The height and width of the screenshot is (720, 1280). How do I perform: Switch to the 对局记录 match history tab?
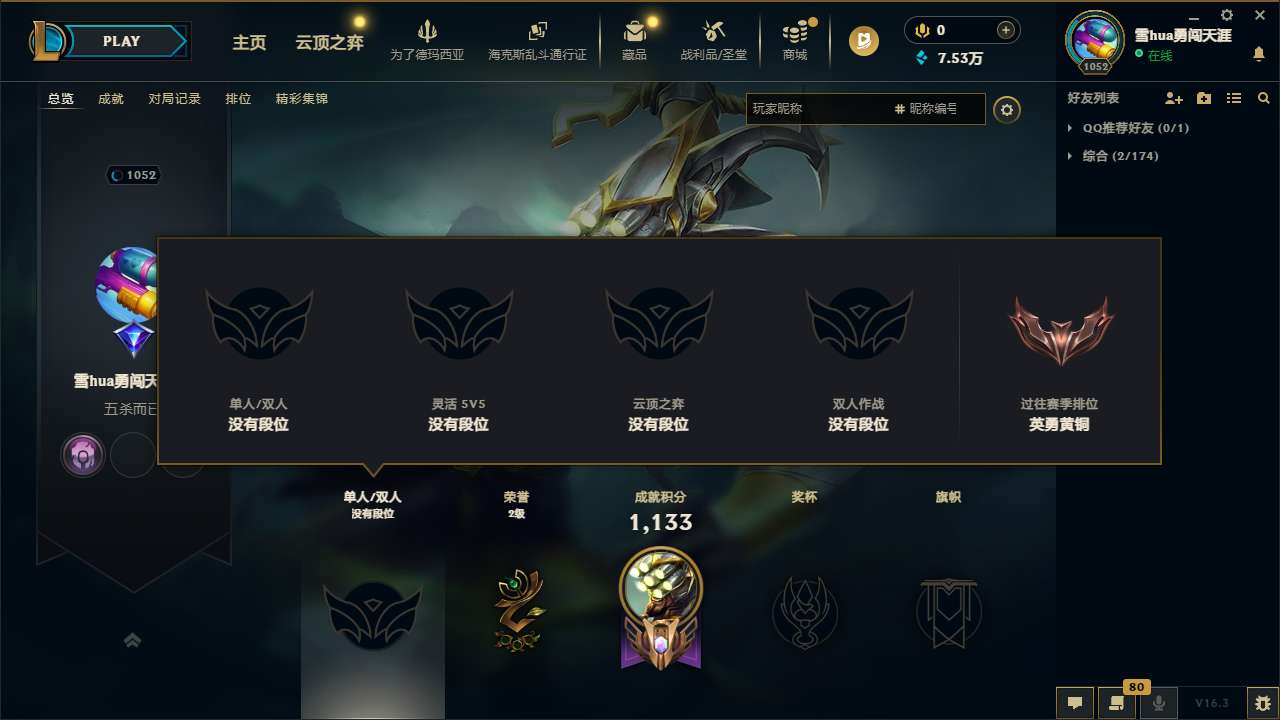[x=175, y=98]
